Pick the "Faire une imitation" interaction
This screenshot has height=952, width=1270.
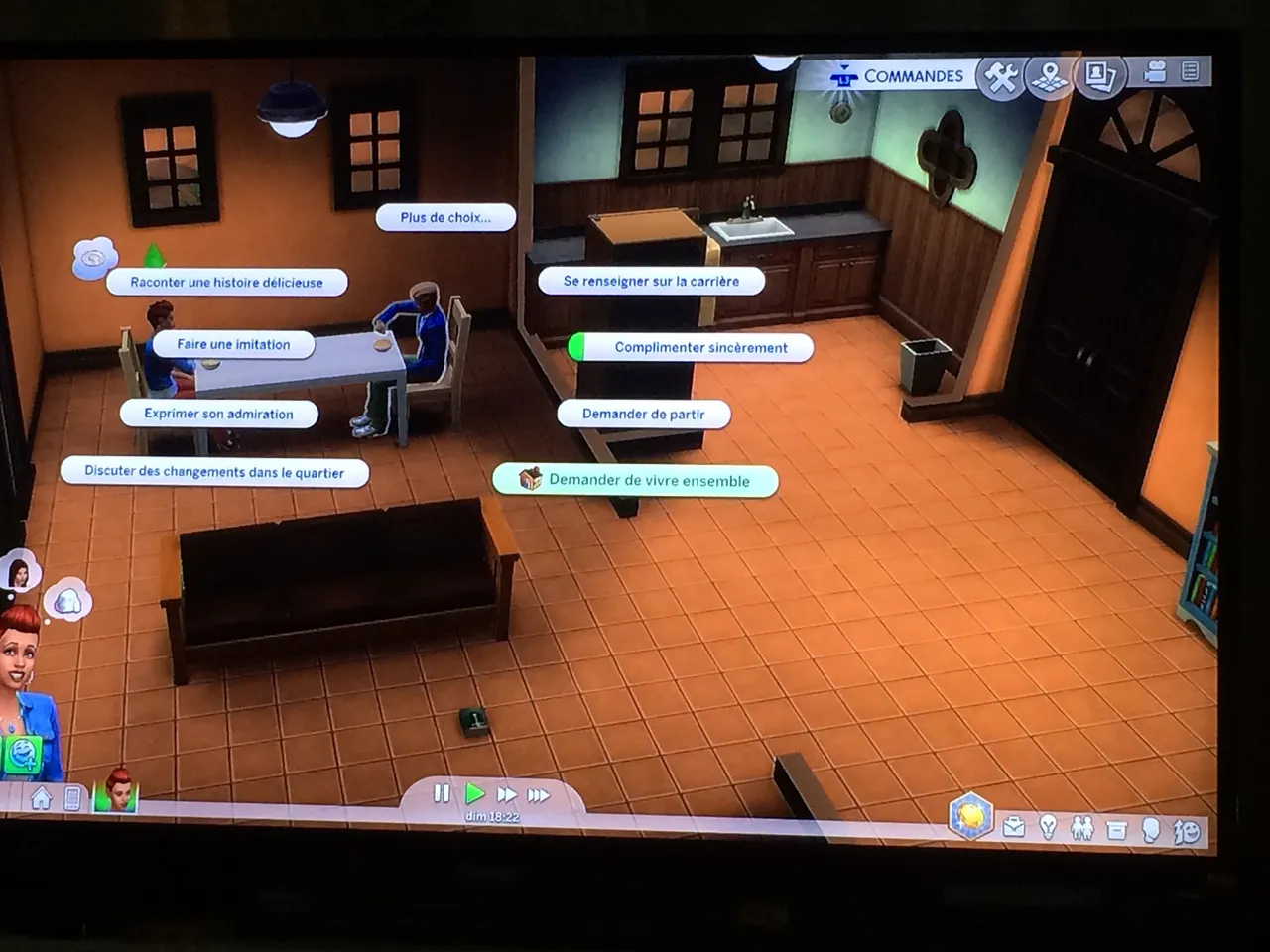click(234, 345)
